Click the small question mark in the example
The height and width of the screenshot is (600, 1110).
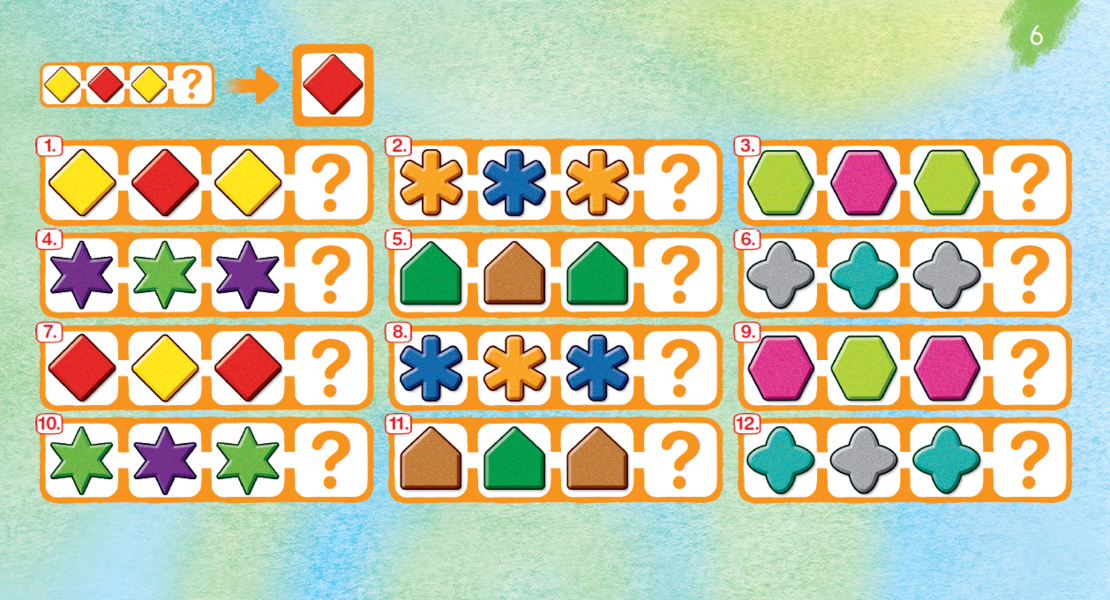tap(190, 86)
